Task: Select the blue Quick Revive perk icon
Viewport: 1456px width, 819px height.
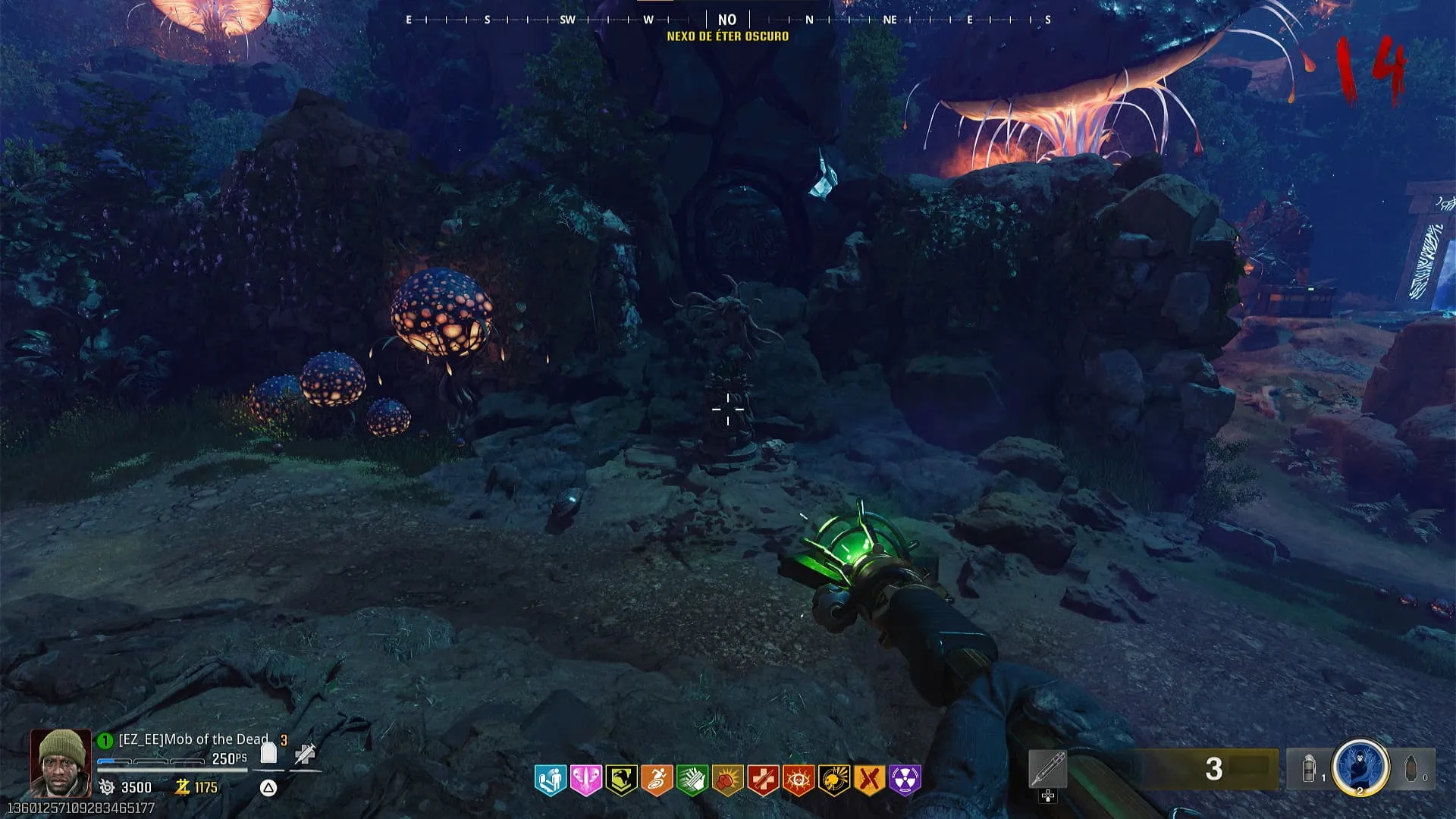Action: (x=550, y=780)
